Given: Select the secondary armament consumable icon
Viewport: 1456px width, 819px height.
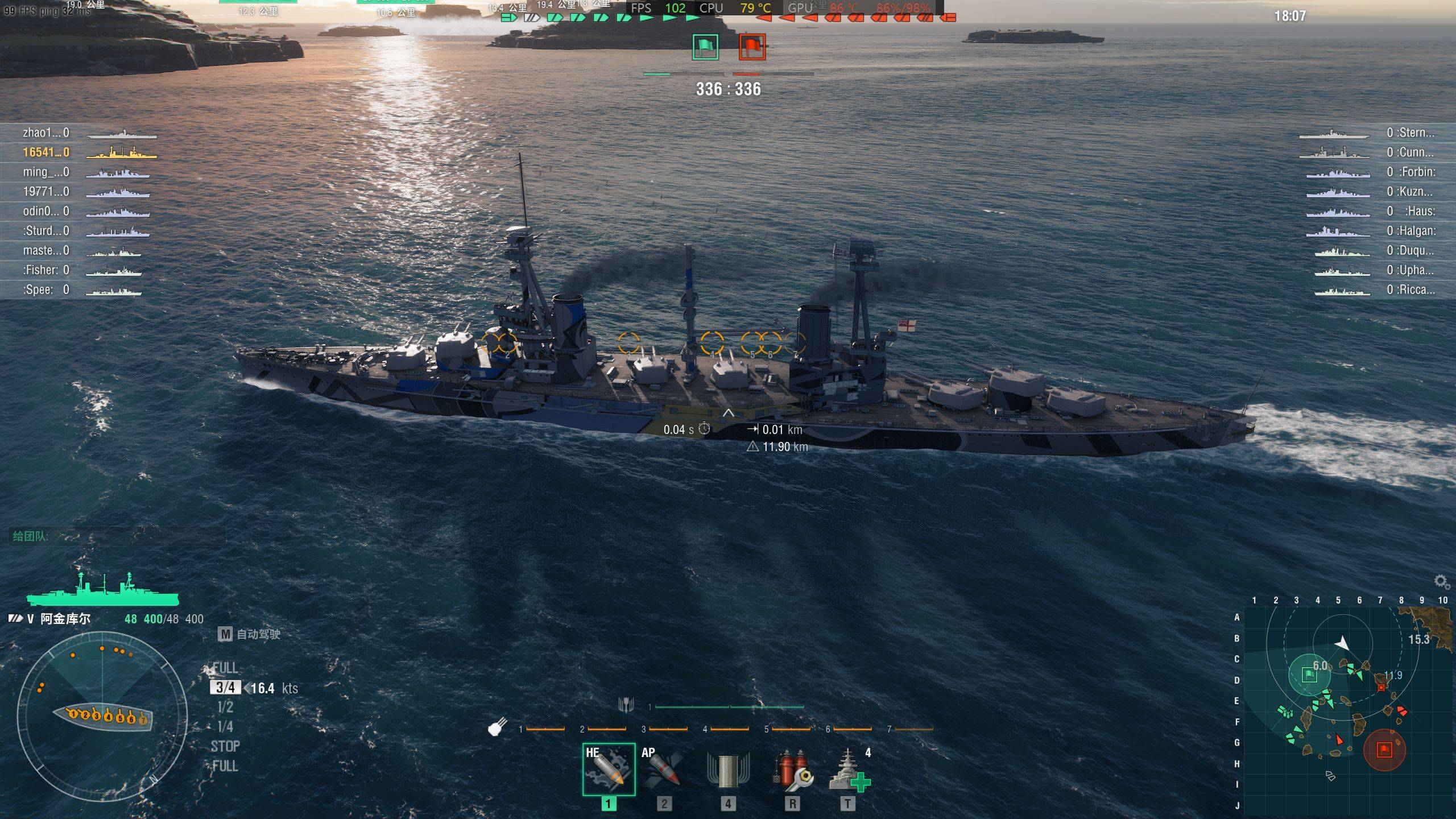Looking at the screenshot, I should (x=728, y=770).
